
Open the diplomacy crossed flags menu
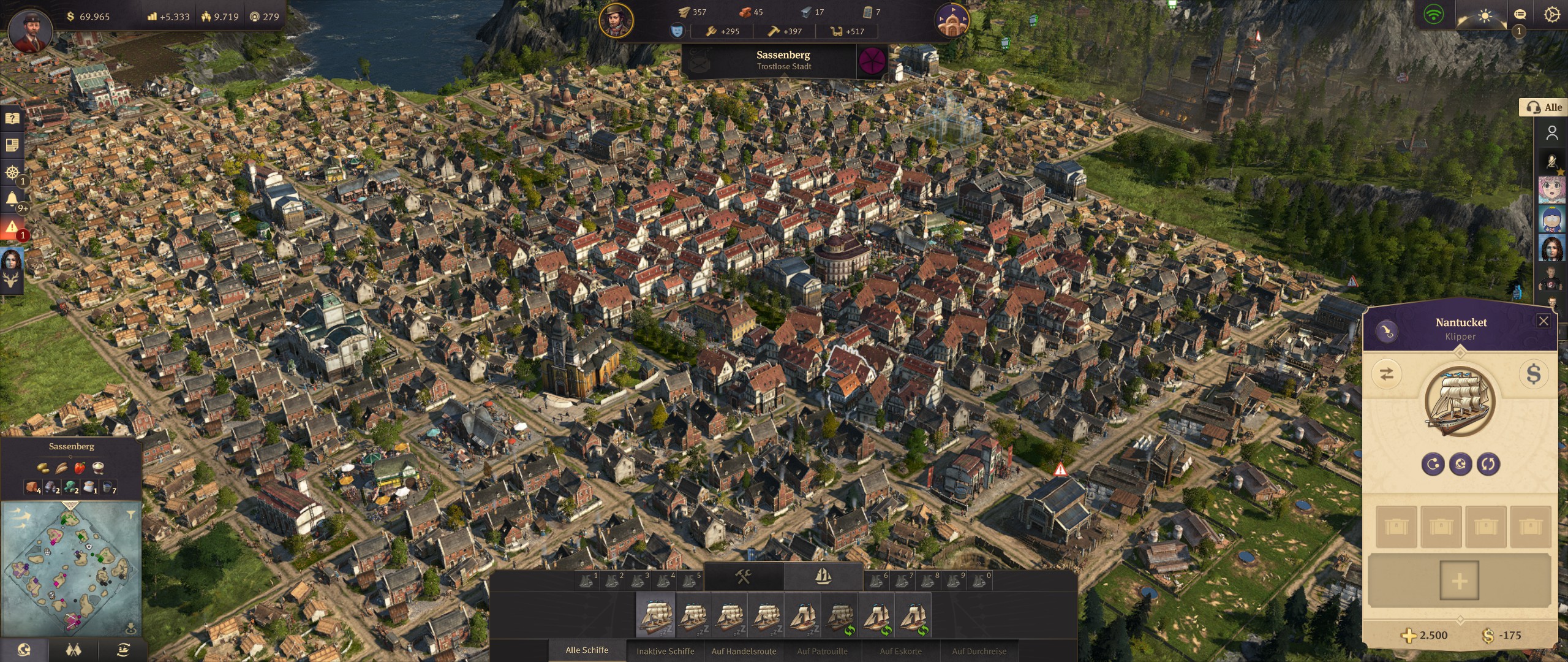tap(73, 650)
